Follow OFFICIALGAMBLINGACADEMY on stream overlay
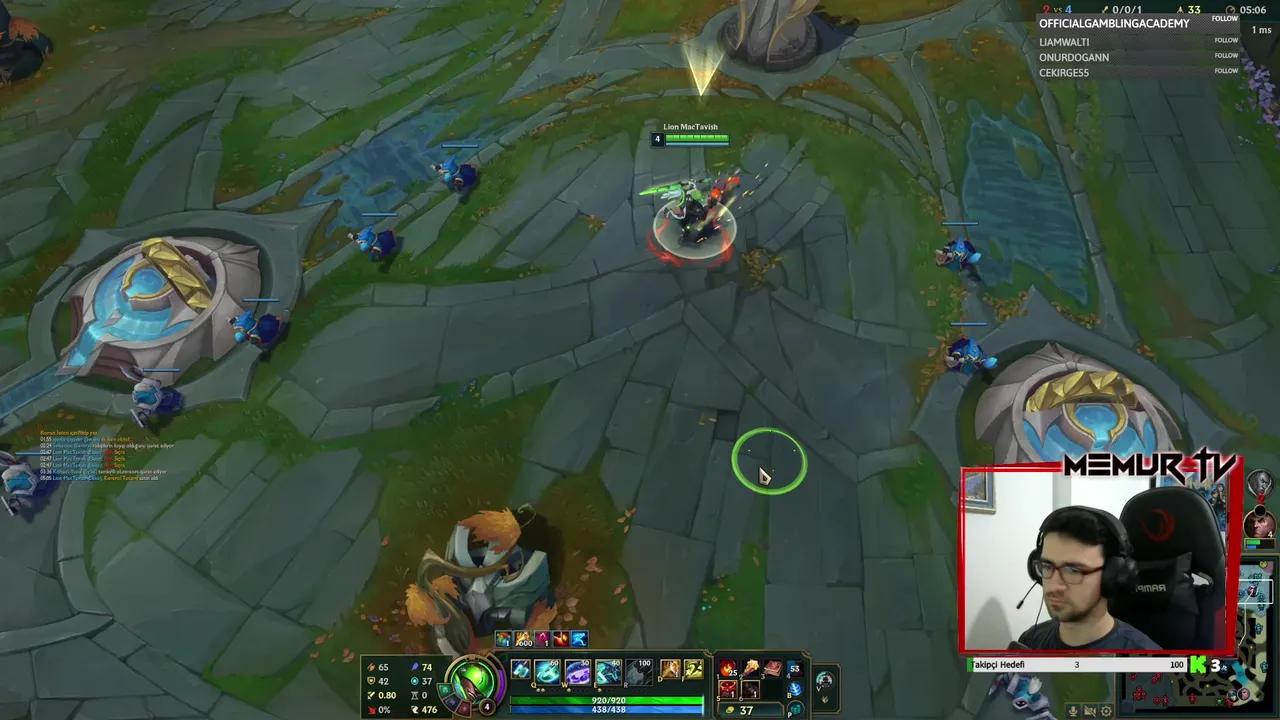The image size is (1280, 720). [1224, 19]
